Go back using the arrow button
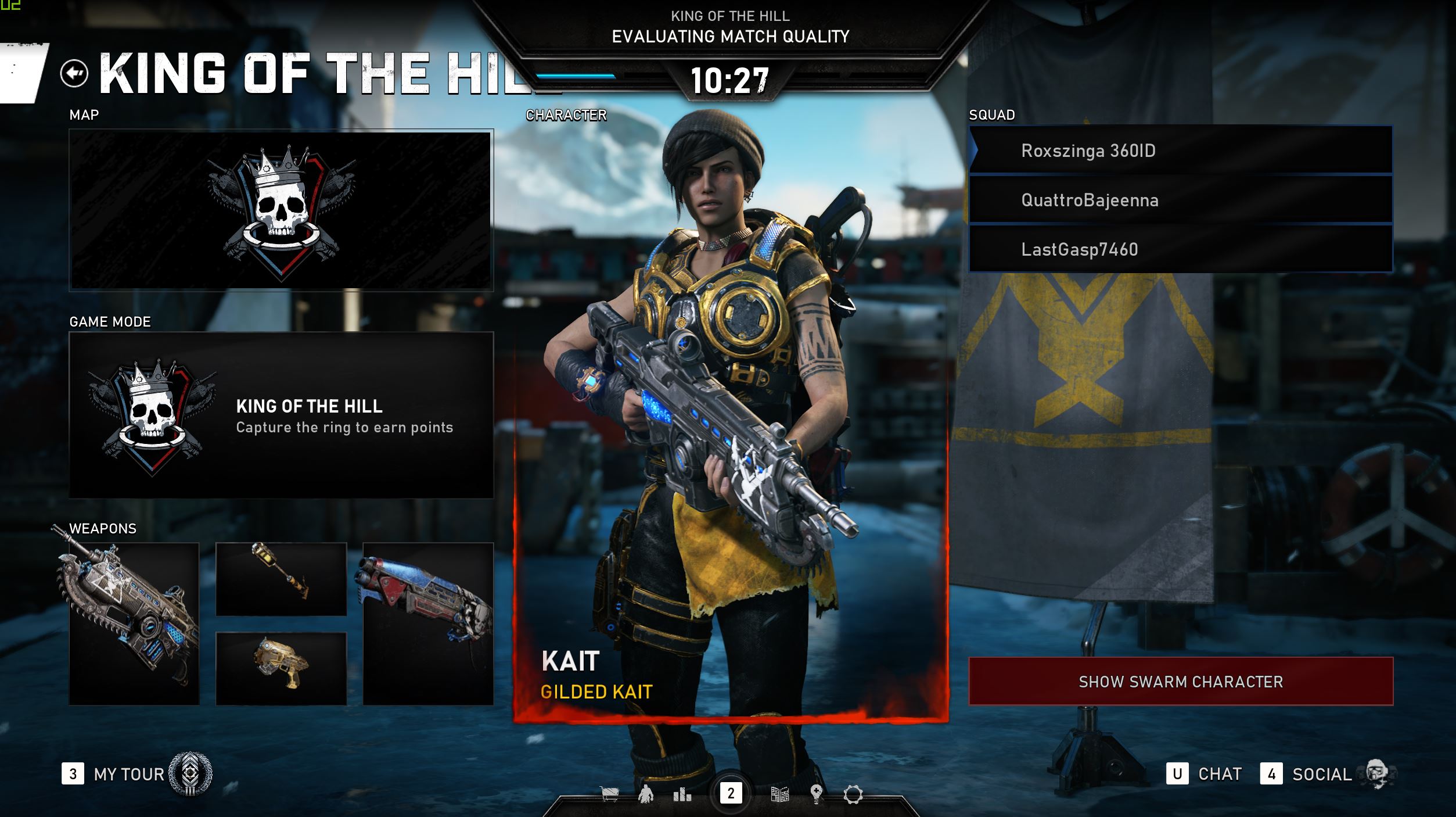 pos(74,74)
